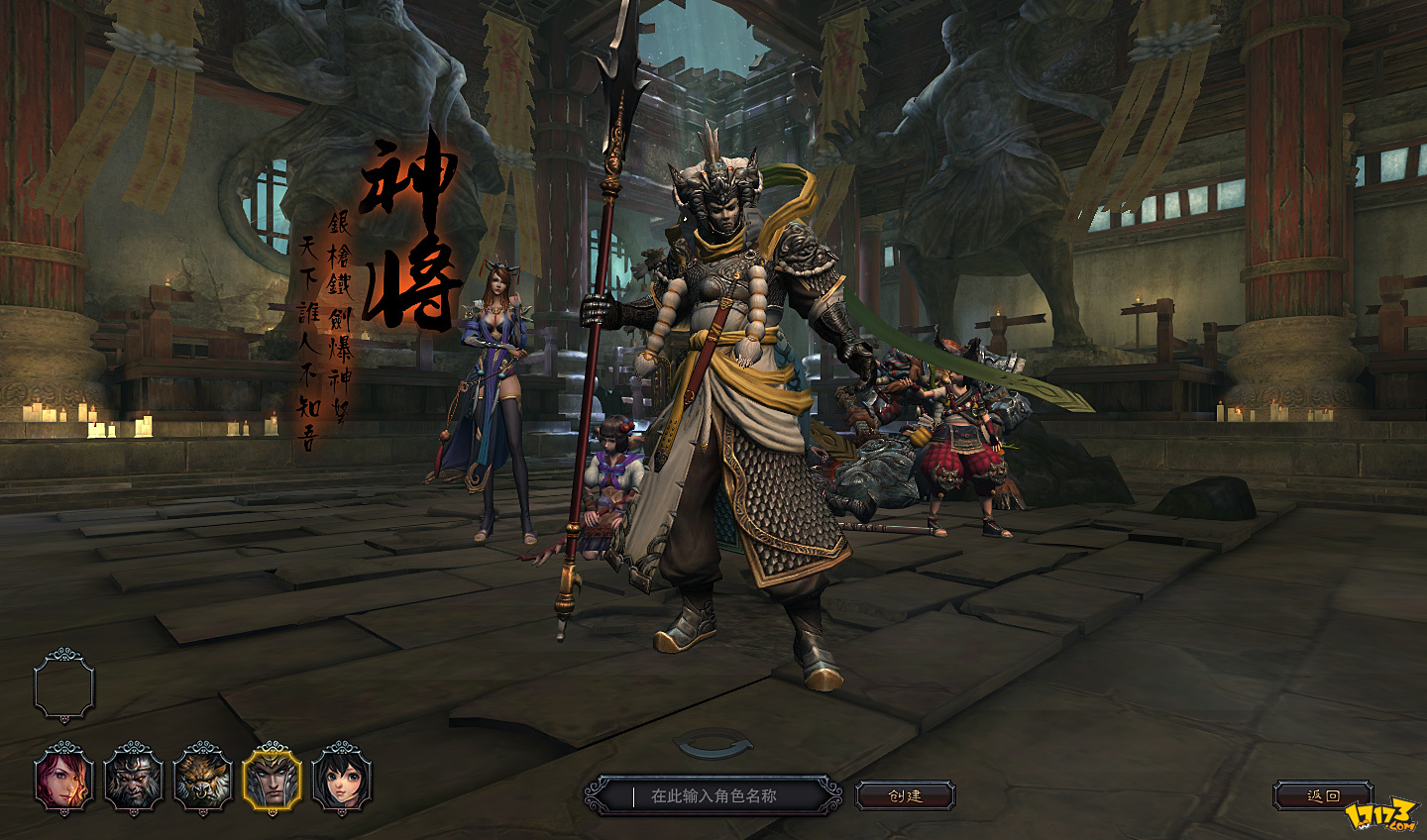Focus the character name input field

click(713, 795)
